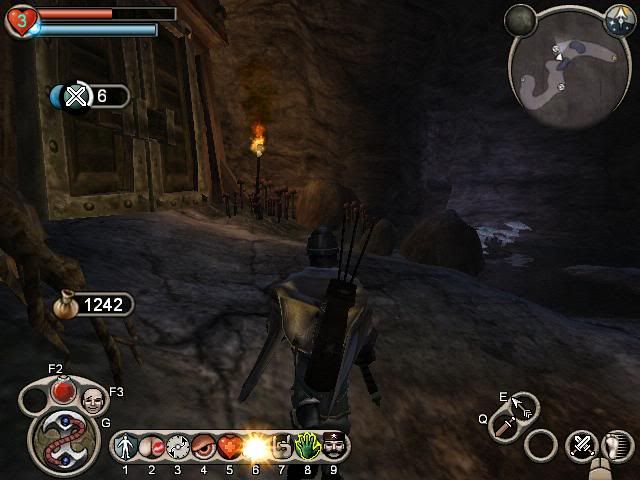The width and height of the screenshot is (640, 480).
Task: Choose the thumbs-up hand gesture slot
Action: tap(281, 444)
